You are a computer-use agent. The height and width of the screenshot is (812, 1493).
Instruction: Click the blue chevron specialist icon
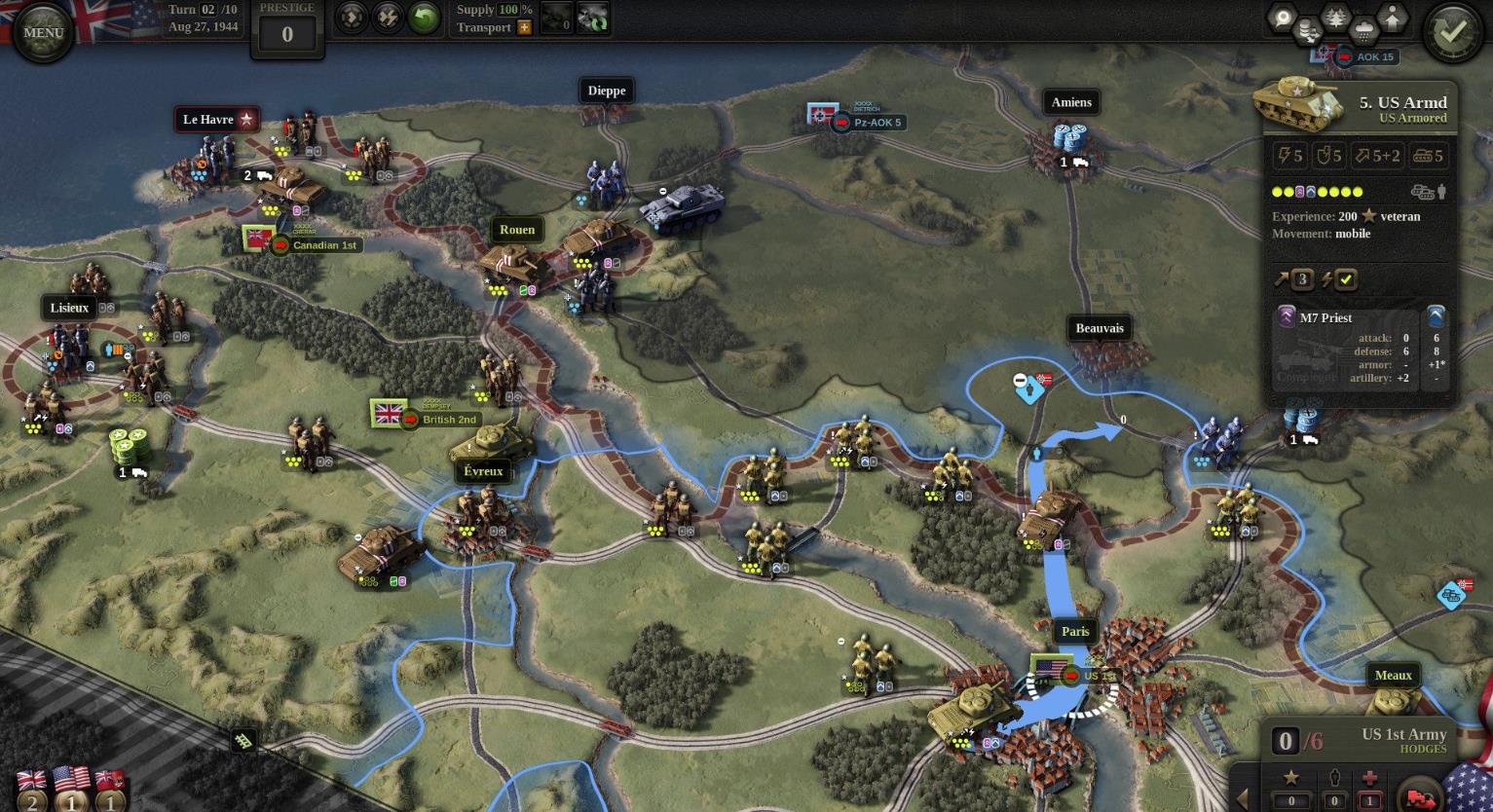[1436, 316]
